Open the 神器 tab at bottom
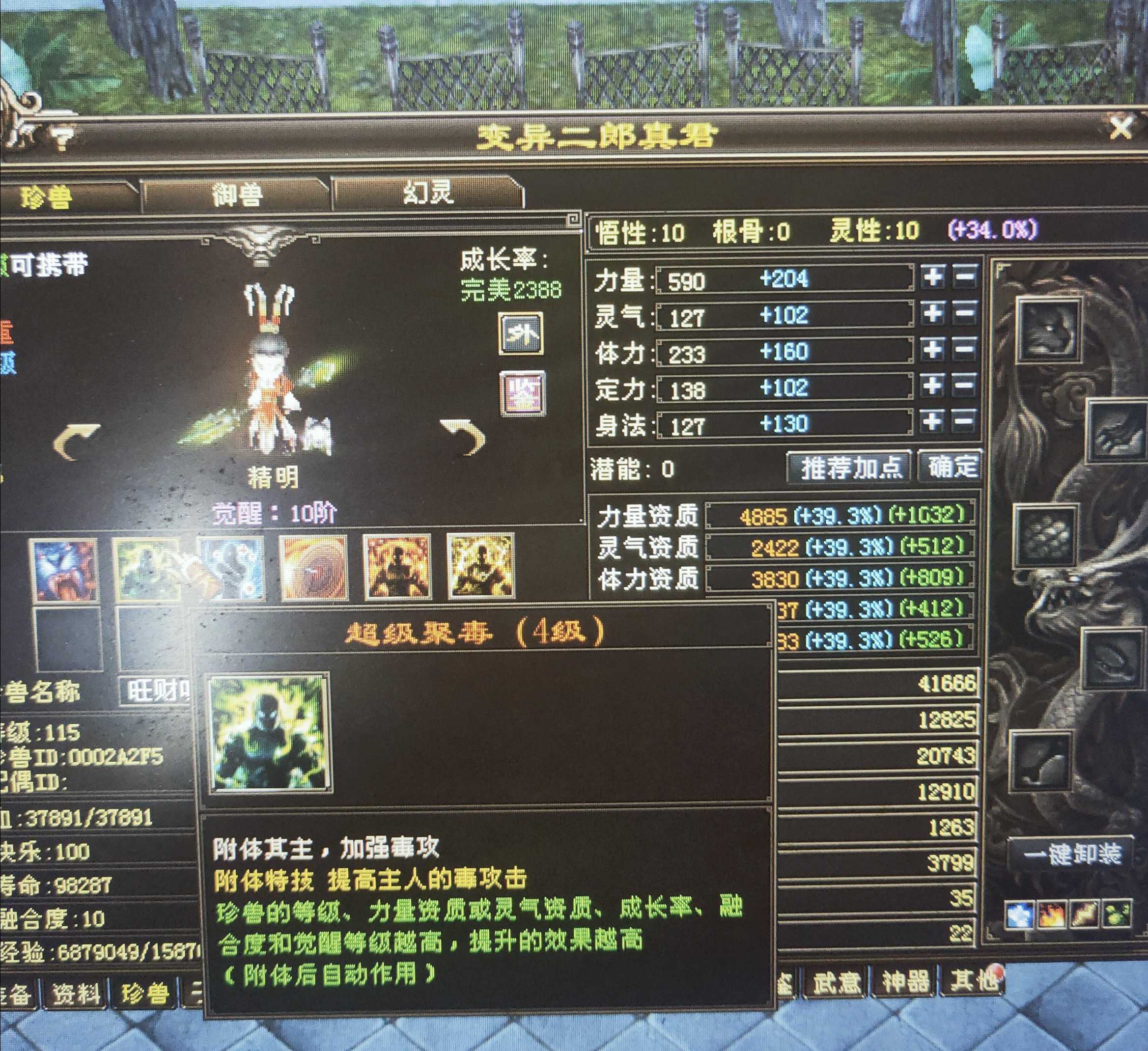Viewport: 1148px width, 1051px height. coord(905,980)
